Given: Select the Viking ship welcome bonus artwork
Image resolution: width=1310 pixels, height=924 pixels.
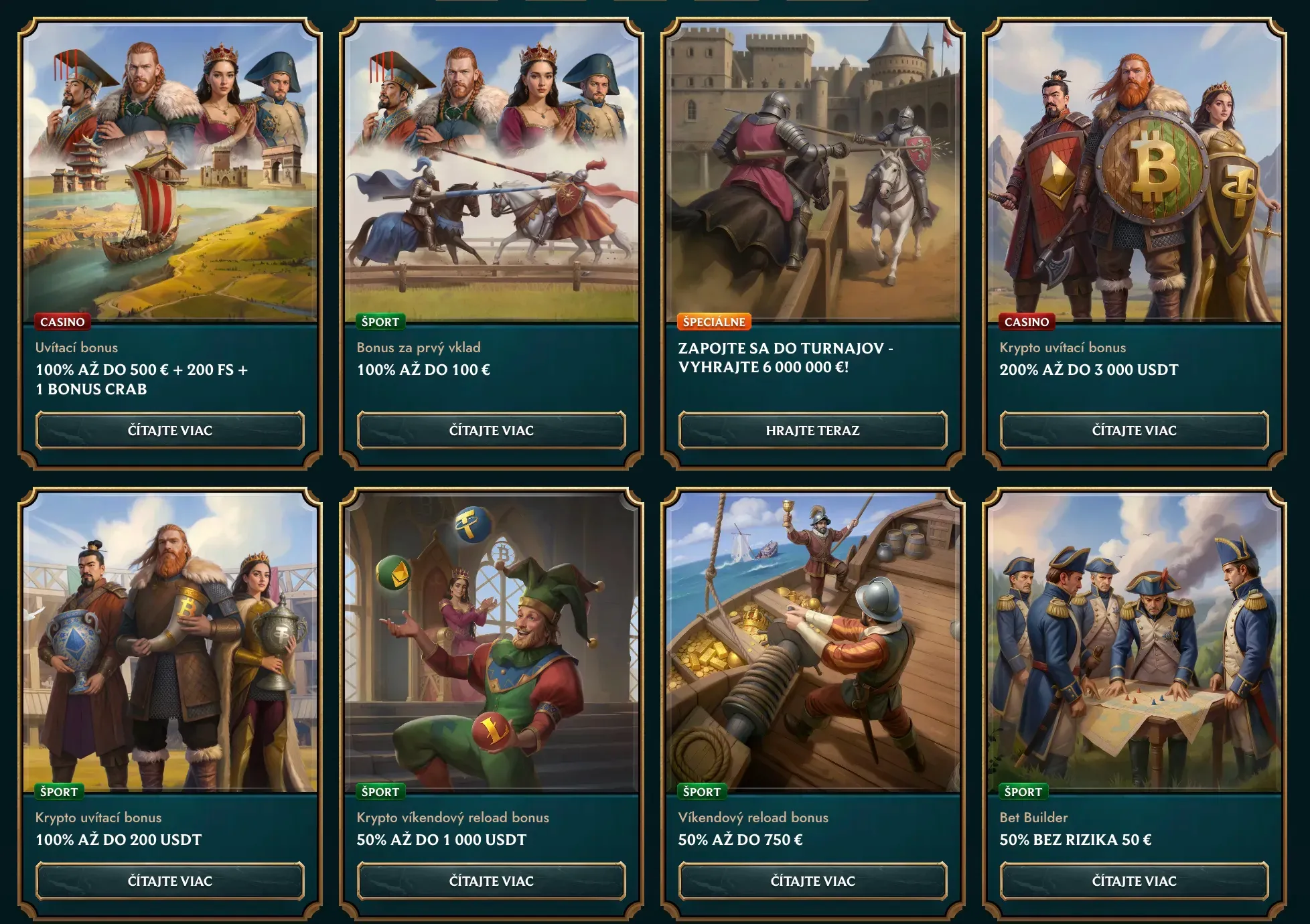Looking at the screenshot, I should pyautogui.click(x=170, y=174).
